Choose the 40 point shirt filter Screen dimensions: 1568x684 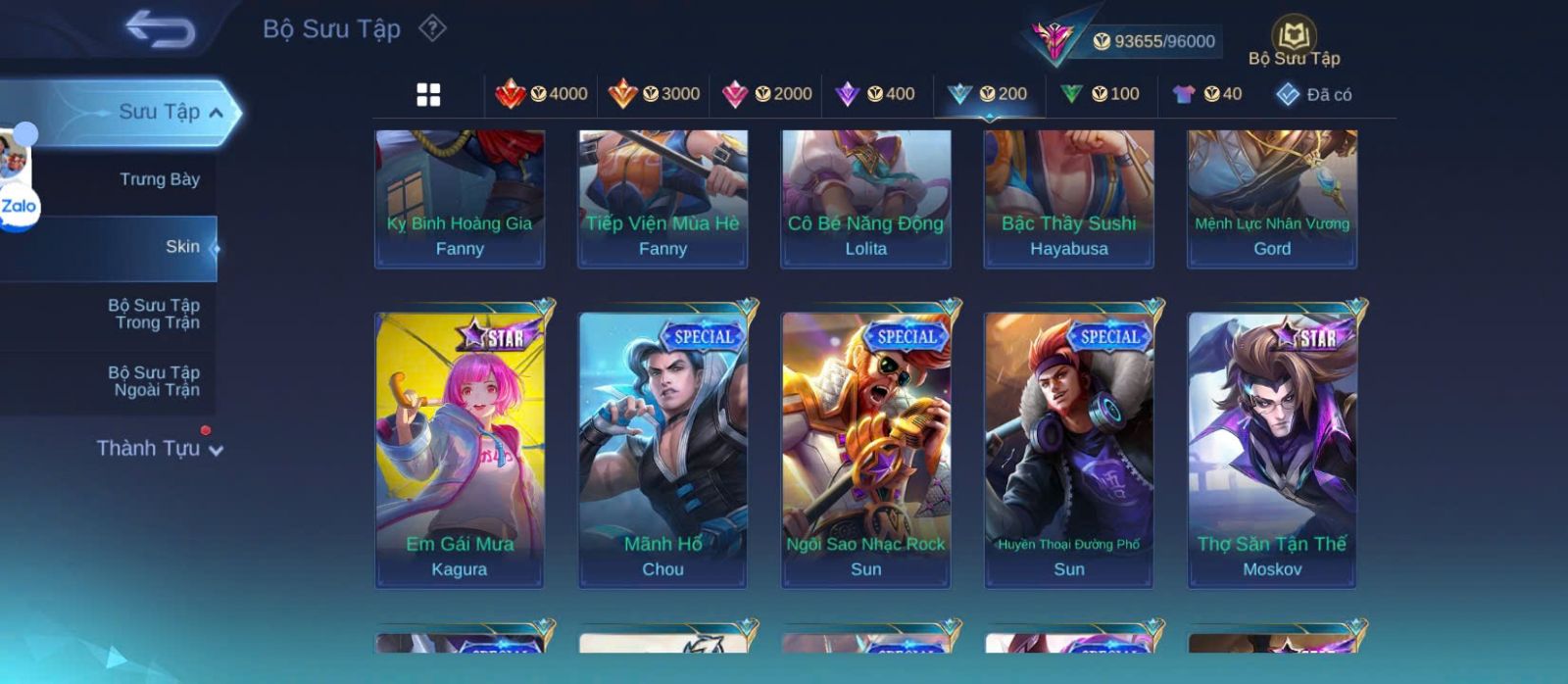pos(1207,94)
